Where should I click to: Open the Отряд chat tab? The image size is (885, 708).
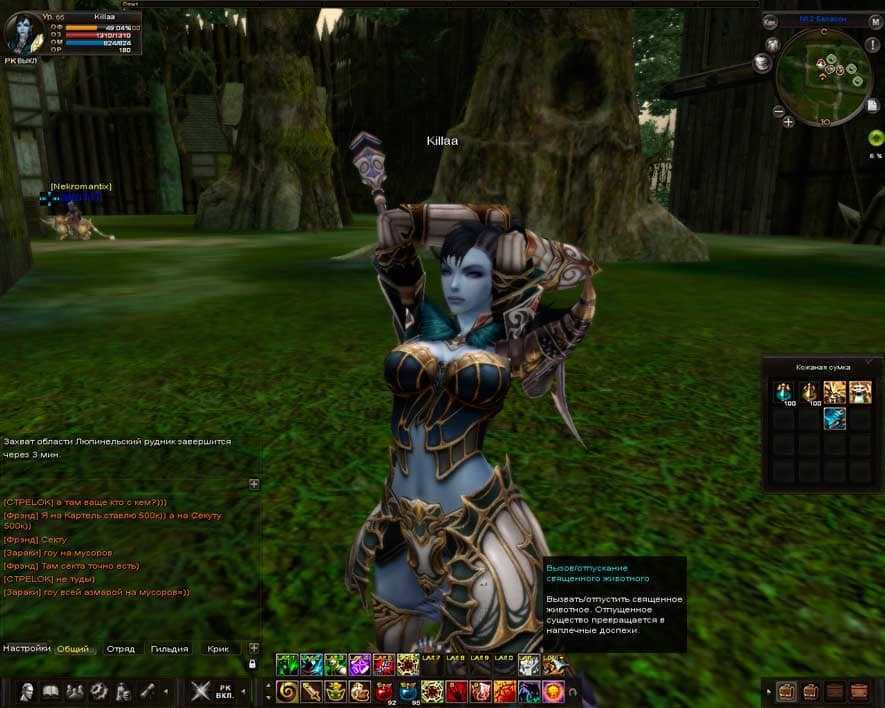click(x=120, y=649)
